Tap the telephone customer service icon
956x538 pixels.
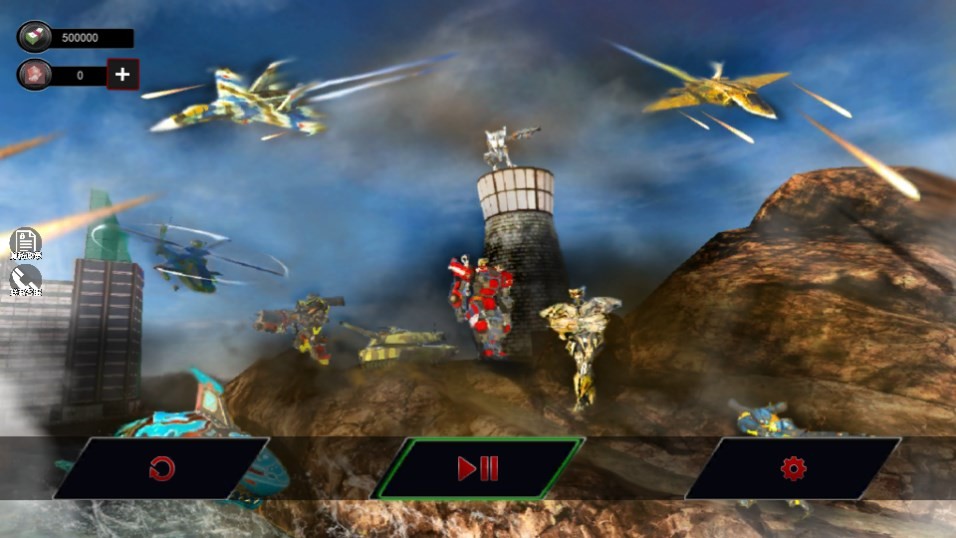[x=26, y=279]
